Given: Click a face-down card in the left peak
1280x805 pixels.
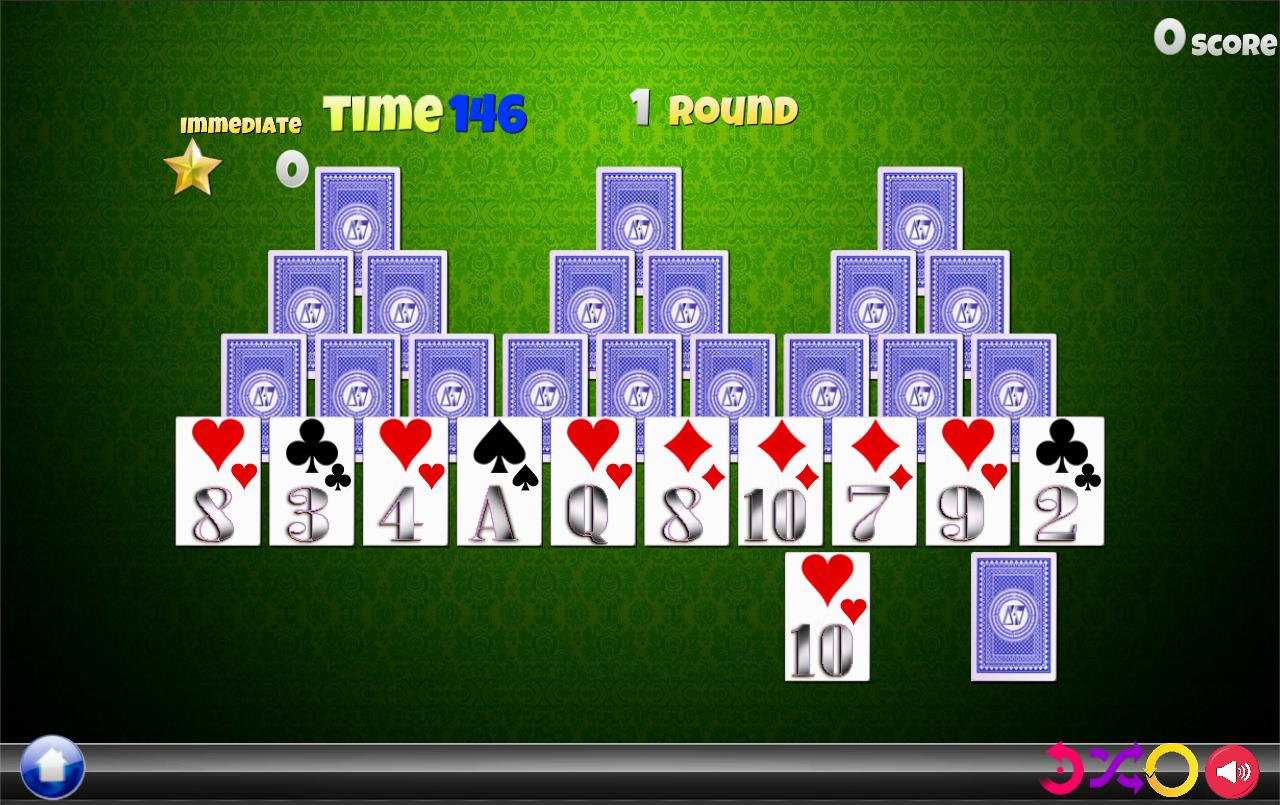Looking at the screenshot, I should tap(357, 210).
